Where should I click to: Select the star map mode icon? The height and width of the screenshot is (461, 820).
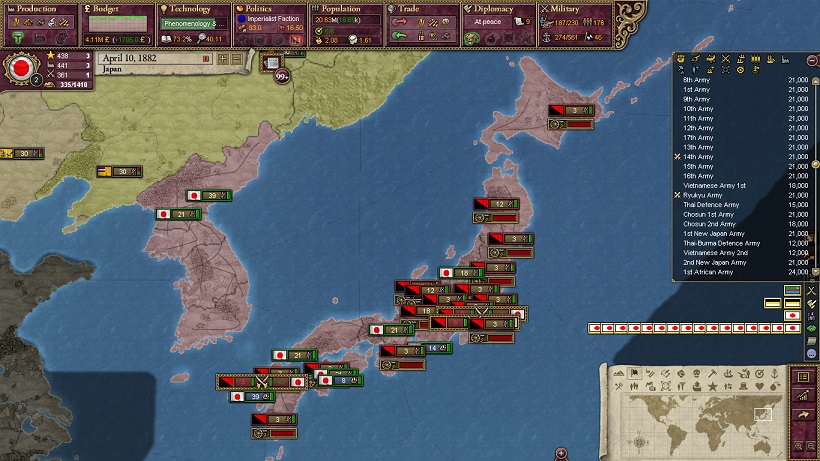713,385
